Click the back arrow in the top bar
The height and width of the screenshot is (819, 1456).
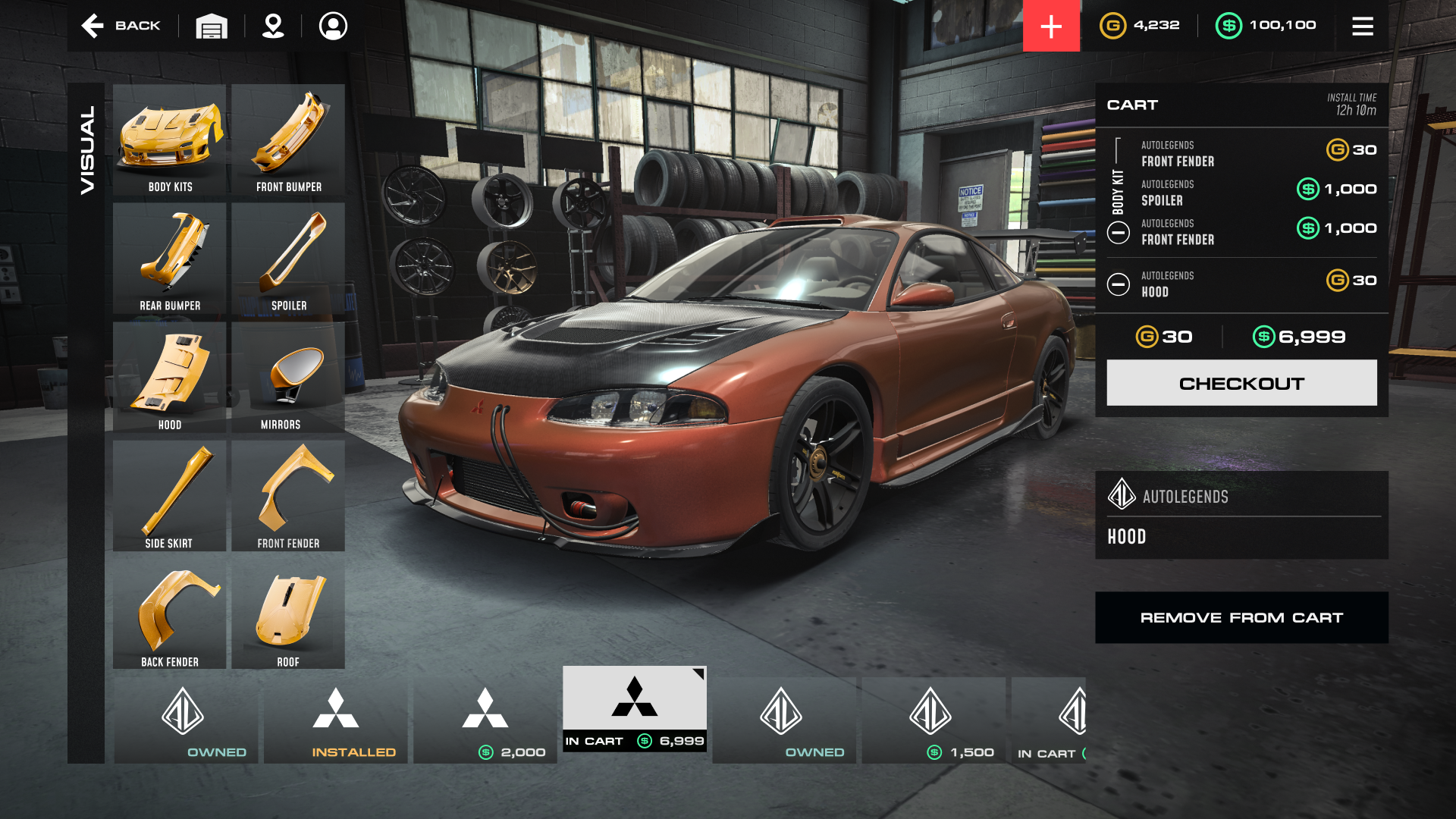(93, 25)
